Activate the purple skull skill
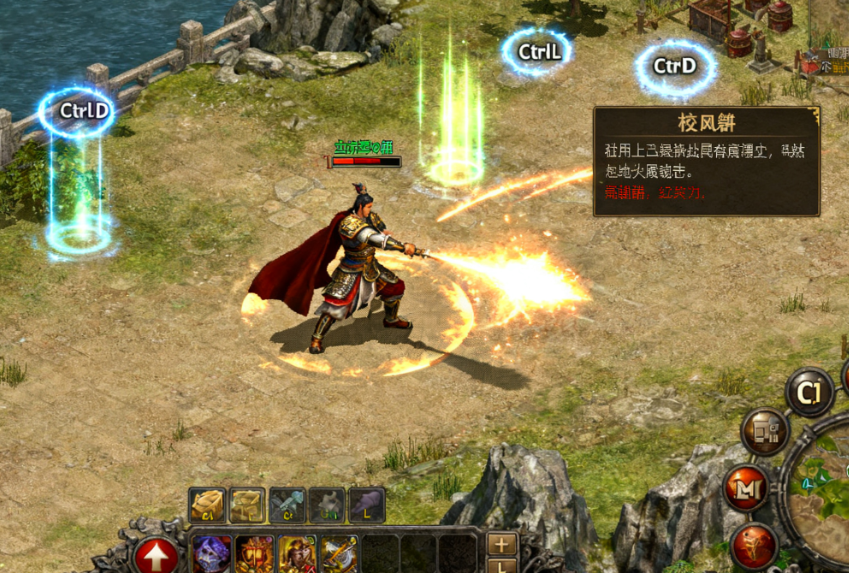Viewport: 849px width, 573px height. [212, 555]
